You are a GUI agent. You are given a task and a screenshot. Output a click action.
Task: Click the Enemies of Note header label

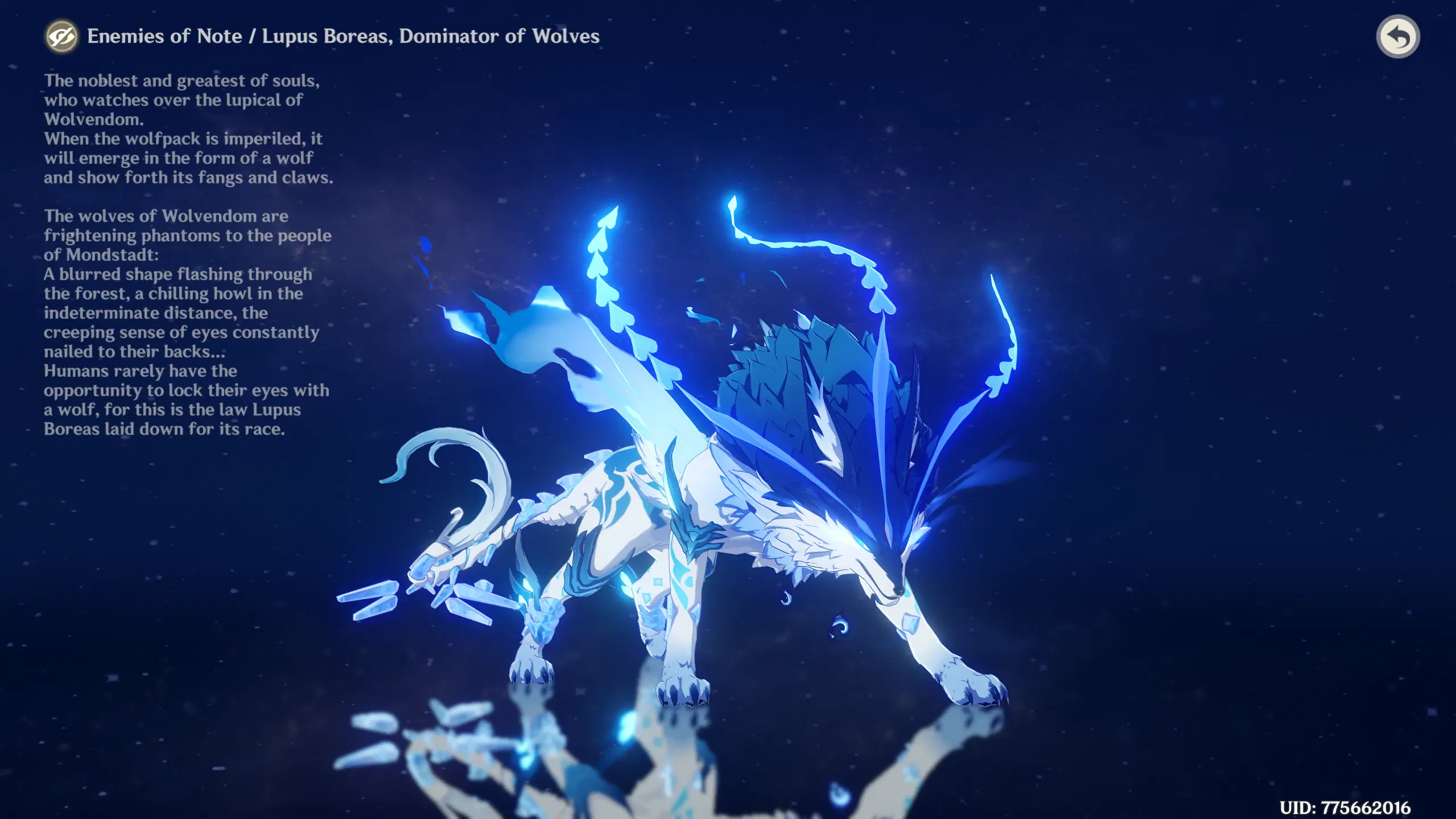pyautogui.click(x=165, y=35)
